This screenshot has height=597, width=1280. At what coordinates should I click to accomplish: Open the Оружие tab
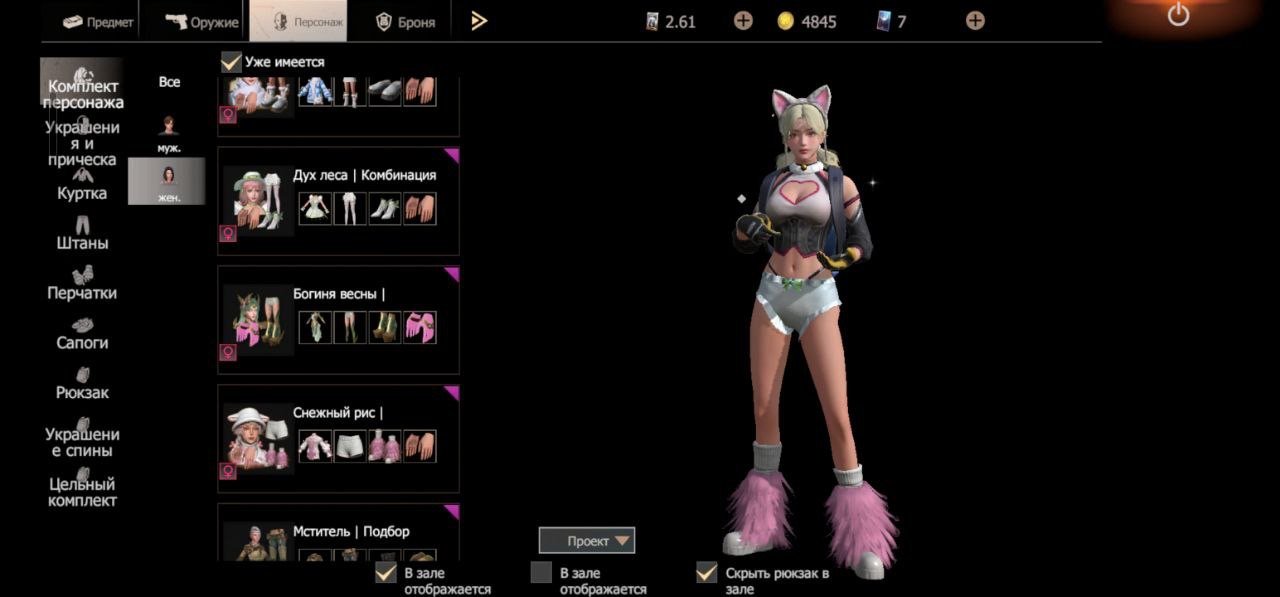(203, 21)
